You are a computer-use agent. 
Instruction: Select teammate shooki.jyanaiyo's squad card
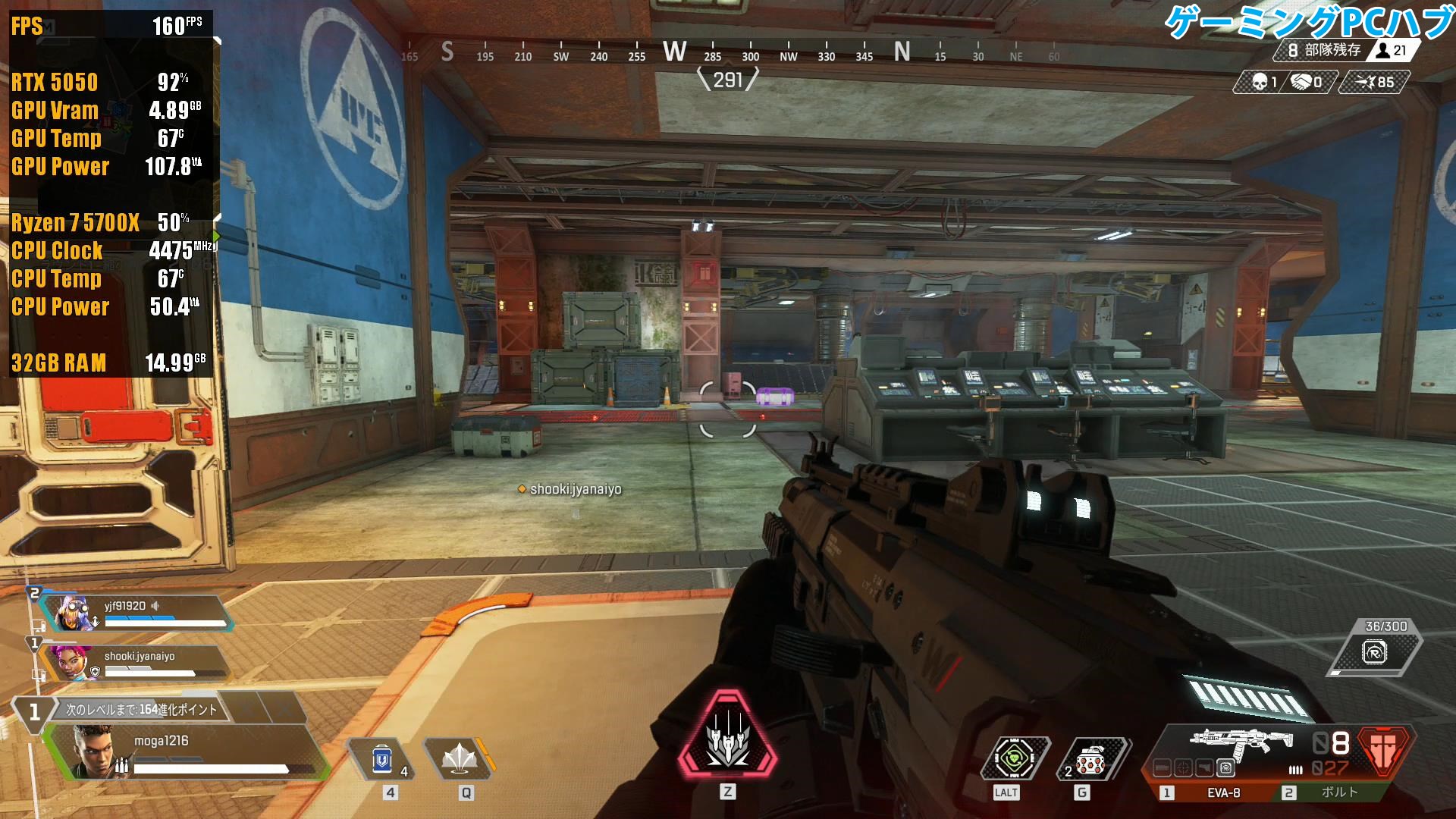tap(136, 663)
